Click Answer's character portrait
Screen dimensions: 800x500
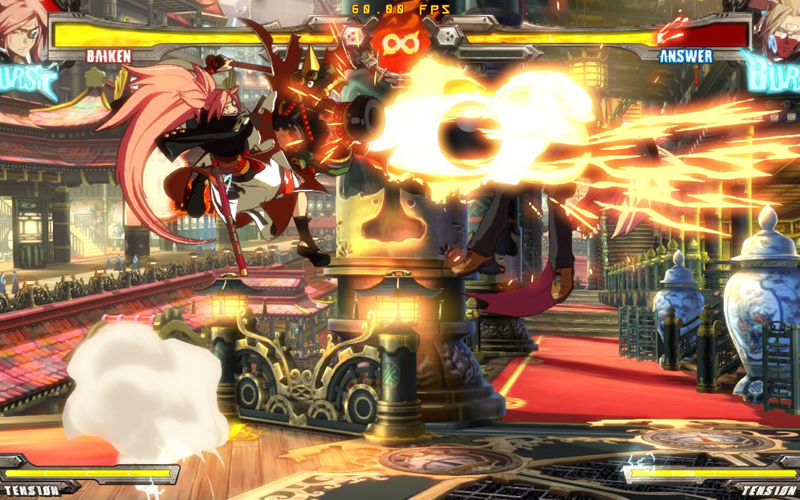(x=777, y=24)
